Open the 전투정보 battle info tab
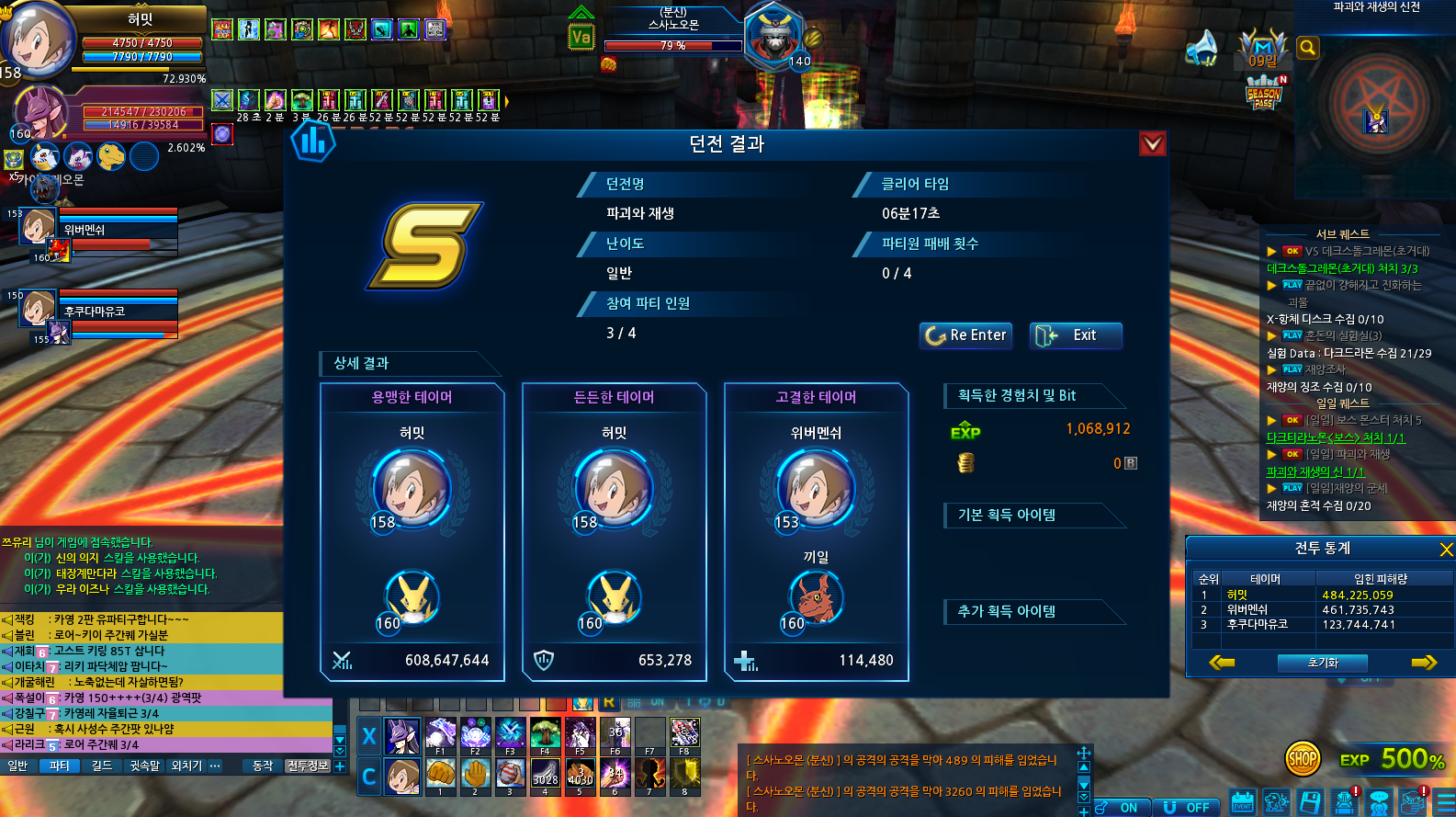The width and height of the screenshot is (1456, 817). [307, 766]
